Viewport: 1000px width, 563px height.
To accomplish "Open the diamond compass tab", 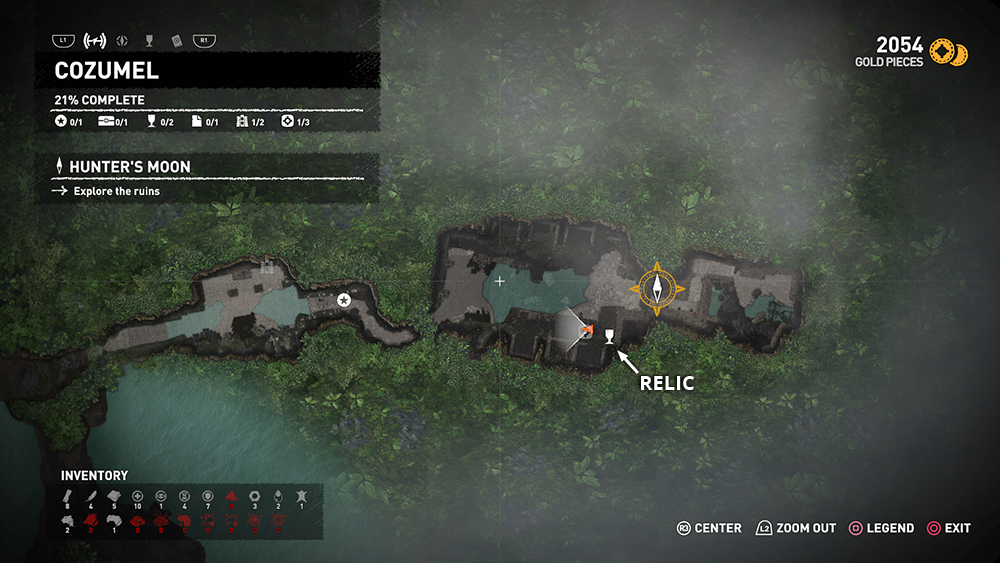I will (x=123, y=41).
